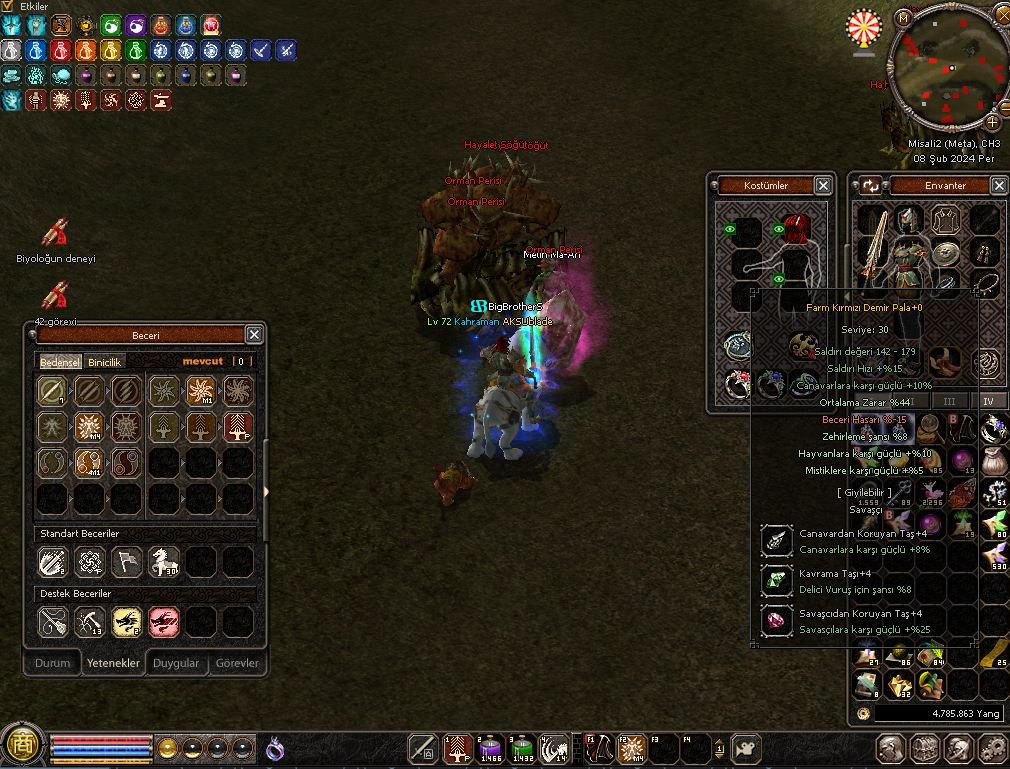Select the Binicilik skill tab

coord(105,362)
